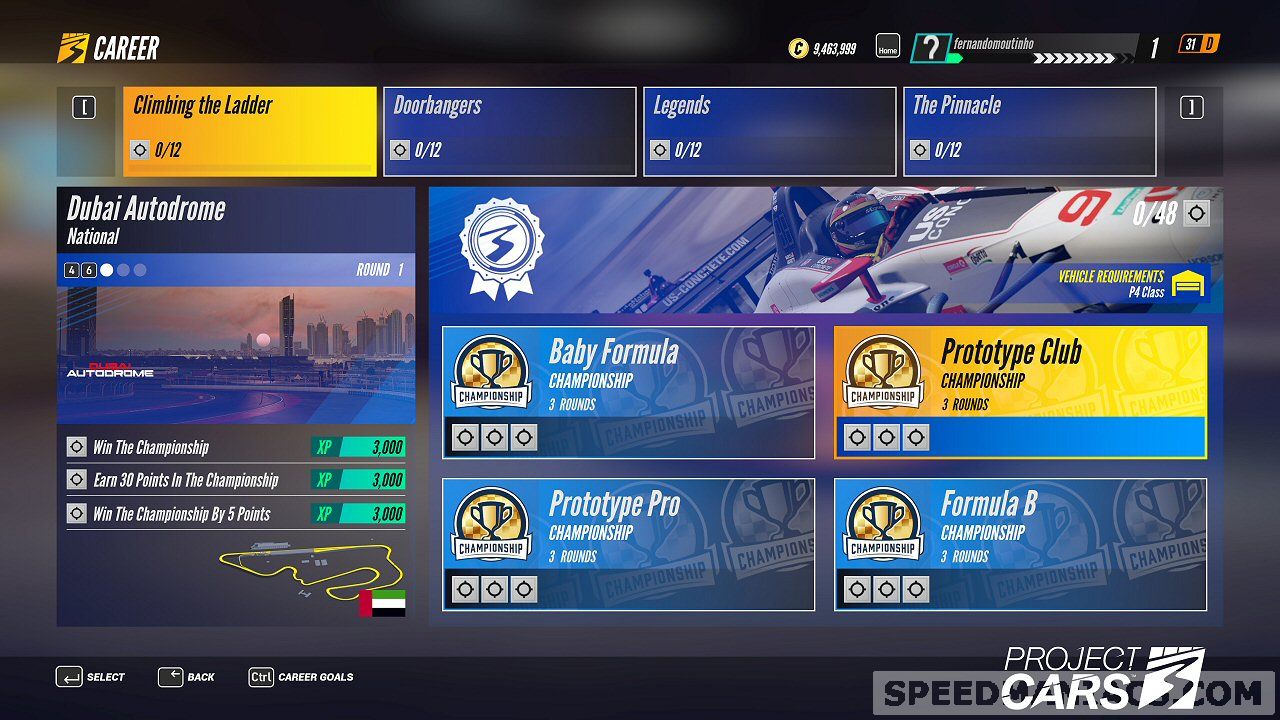Click the previous category left bracket arrow
1280x720 pixels.
coord(84,108)
